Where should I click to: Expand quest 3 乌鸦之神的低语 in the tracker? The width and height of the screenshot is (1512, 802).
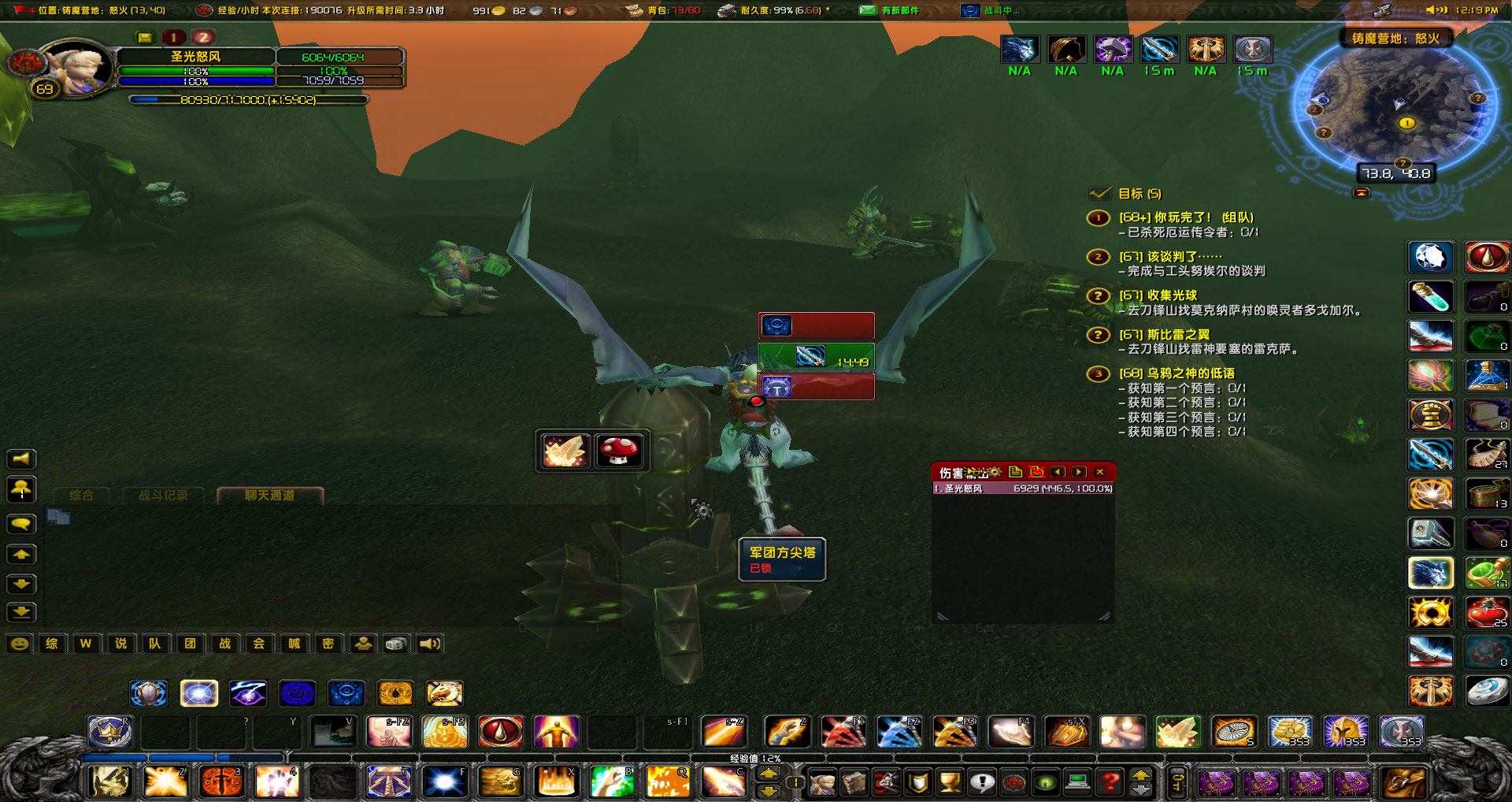1177,373
